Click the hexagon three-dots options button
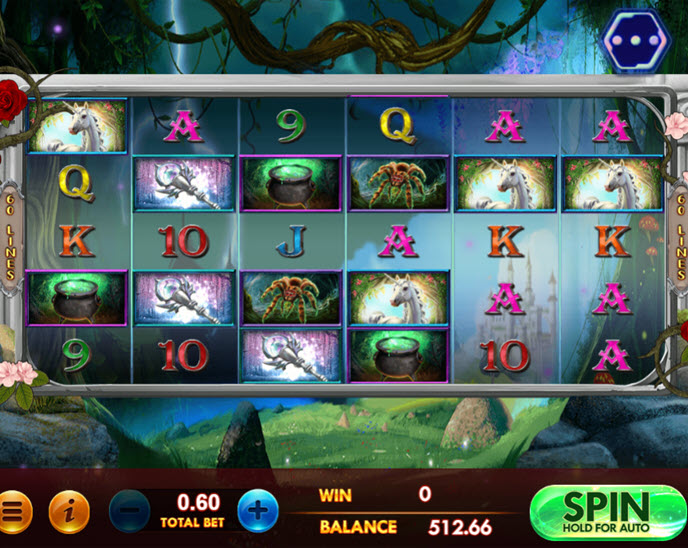This screenshot has height=548, width=688. 637,41
